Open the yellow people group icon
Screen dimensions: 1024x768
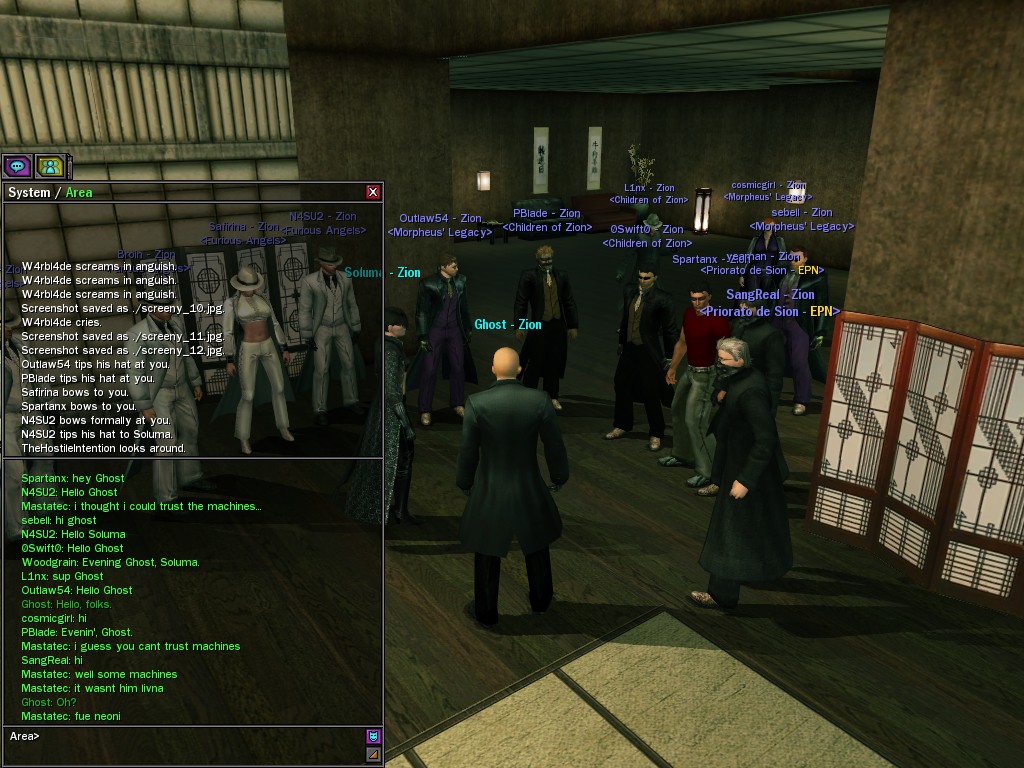coord(50,166)
